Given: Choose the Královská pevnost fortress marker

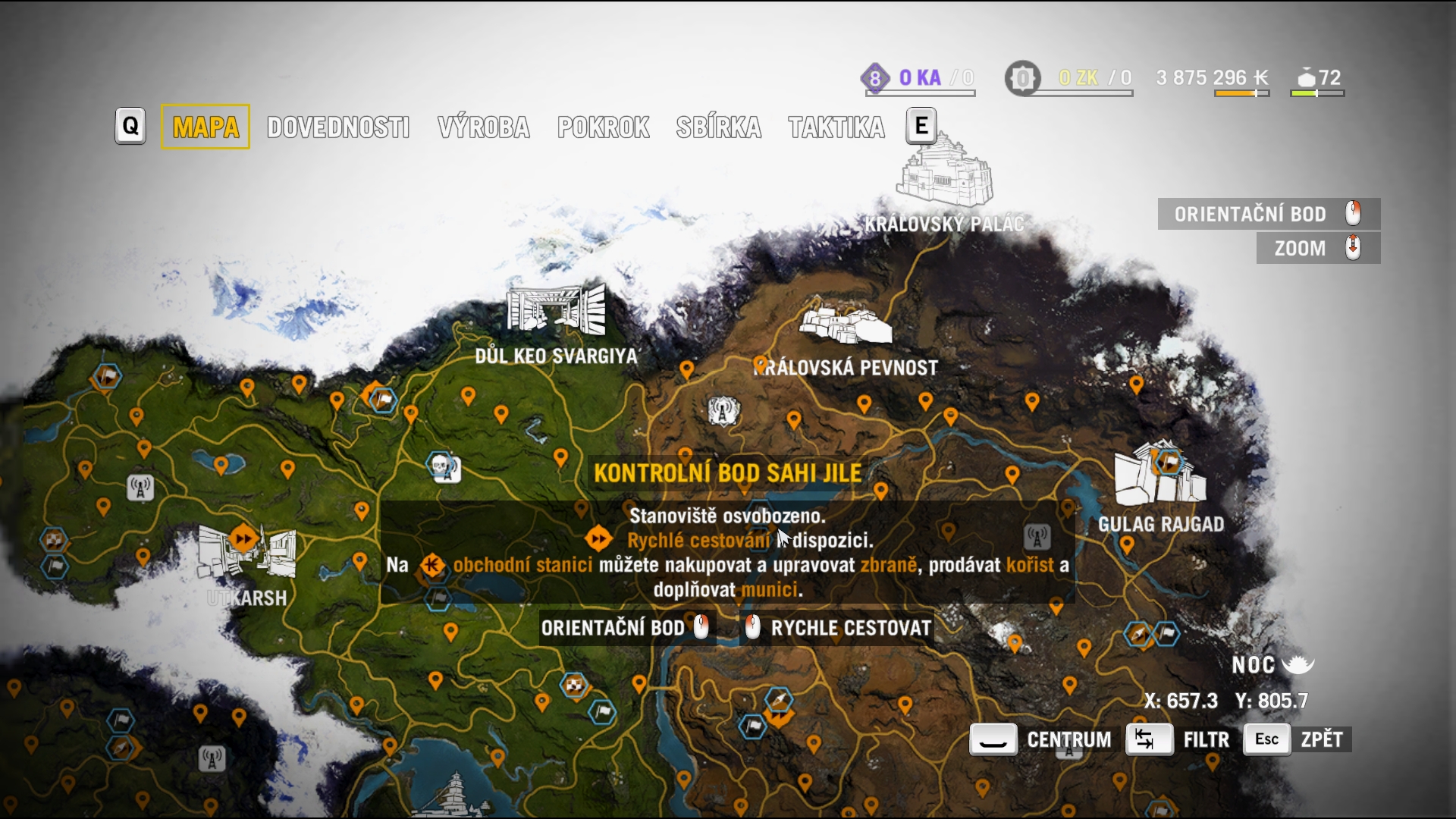Looking at the screenshot, I should click(845, 325).
